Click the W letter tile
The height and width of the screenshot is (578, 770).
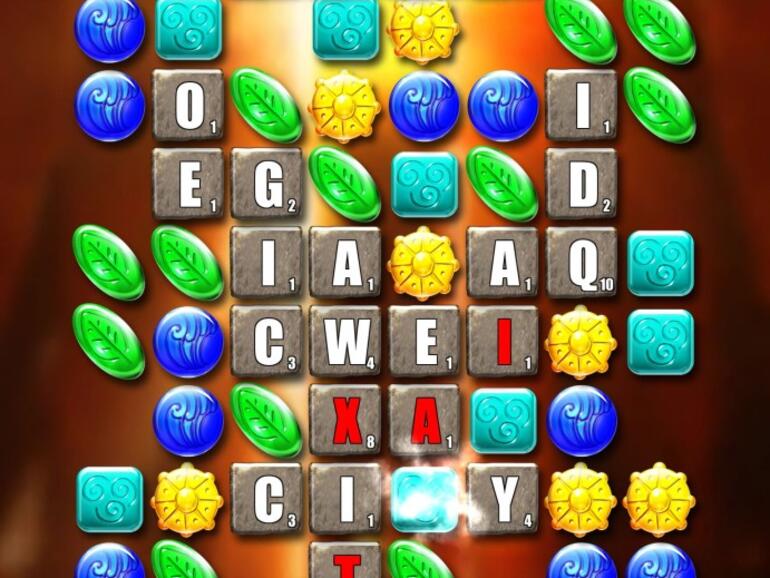345,341
